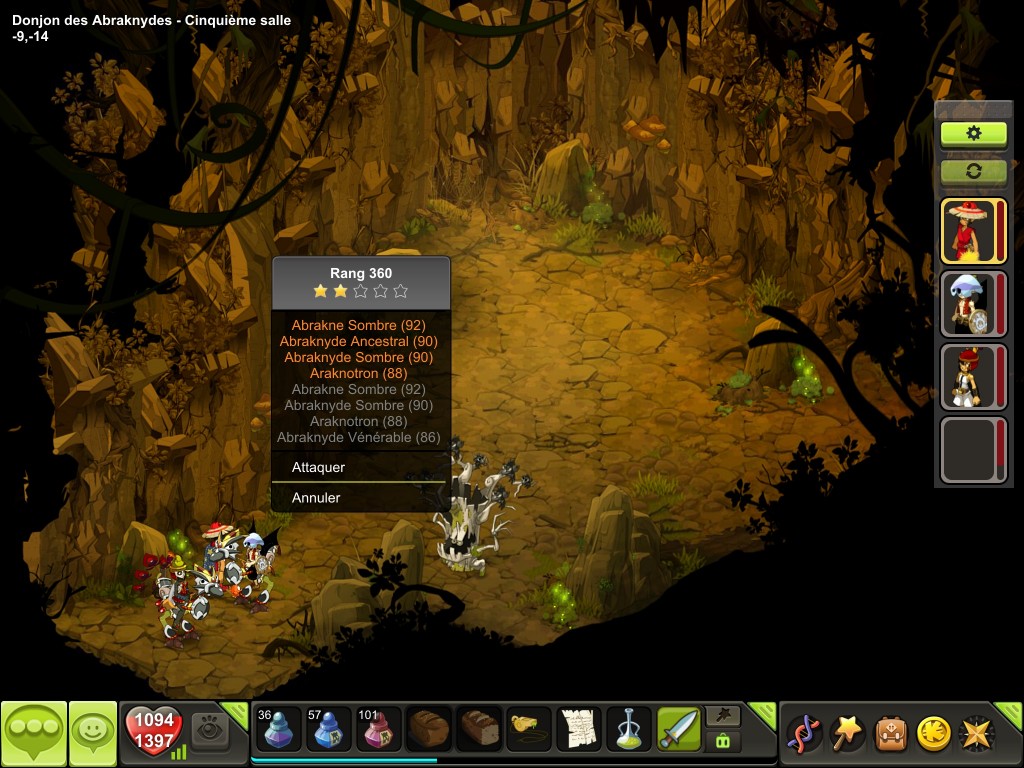Use the pink potion with 101 count

pos(379,729)
